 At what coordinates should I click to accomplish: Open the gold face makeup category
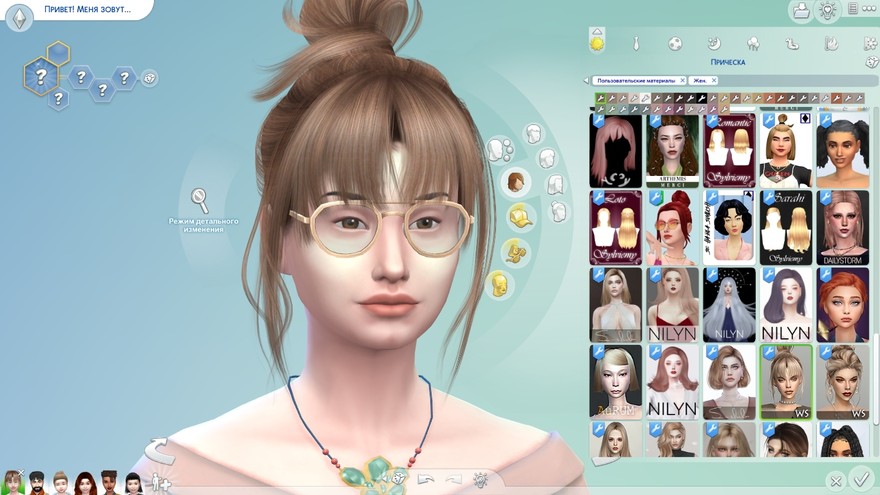coord(498,285)
